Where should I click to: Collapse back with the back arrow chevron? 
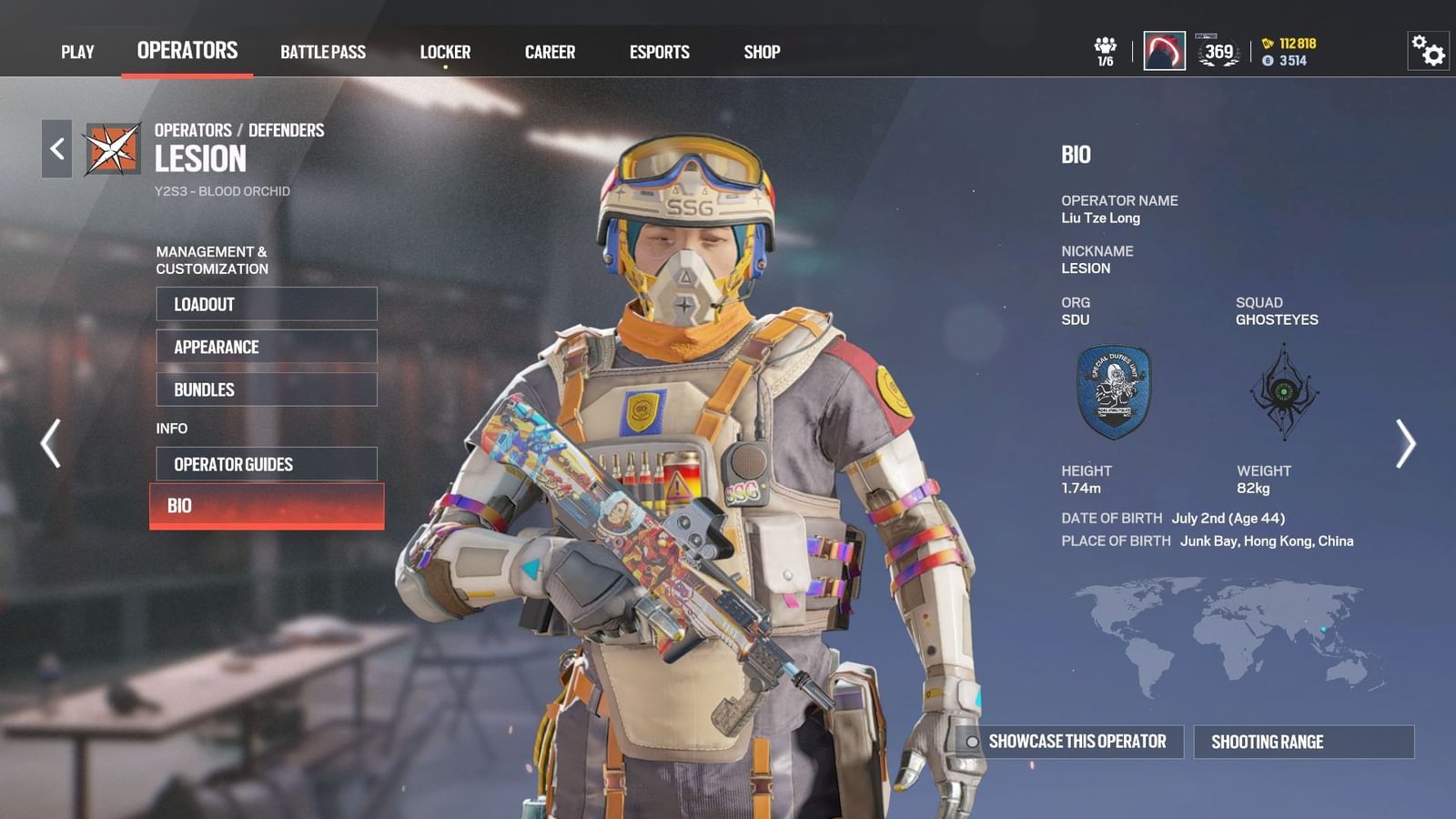click(56, 147)
